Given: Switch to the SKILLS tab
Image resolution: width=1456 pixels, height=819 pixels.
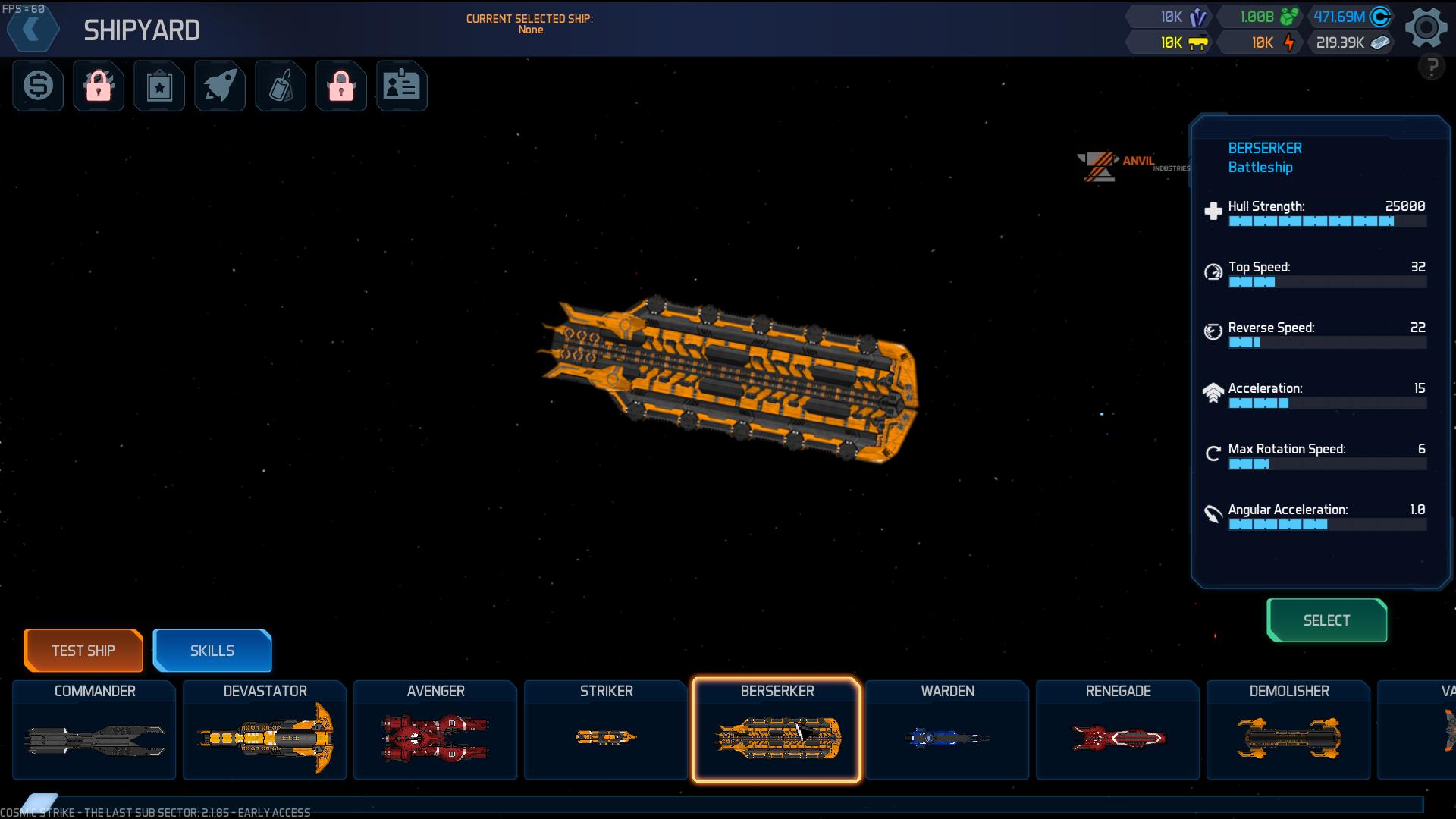Looking at the screenshot, I should 212,650.
